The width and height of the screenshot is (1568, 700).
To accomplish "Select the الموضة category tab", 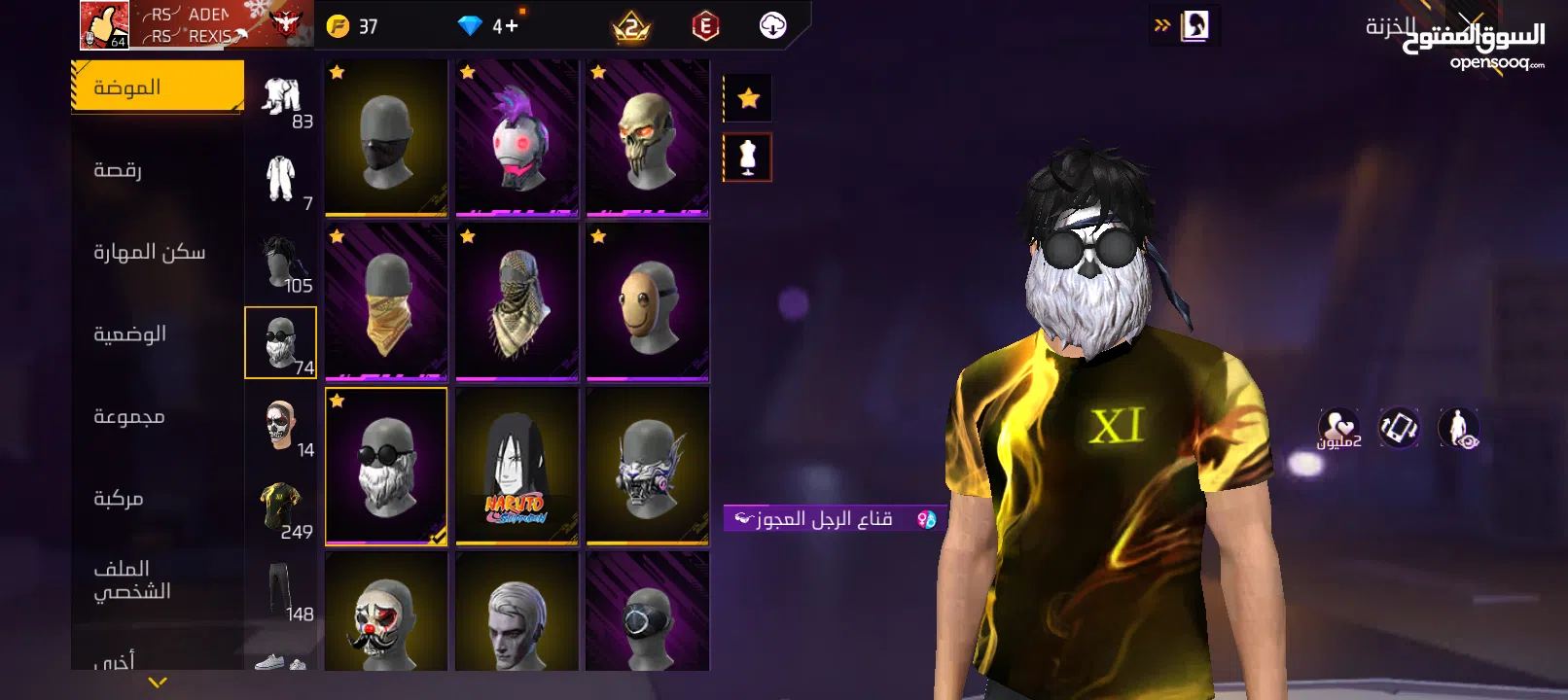I will click(157, 87).
